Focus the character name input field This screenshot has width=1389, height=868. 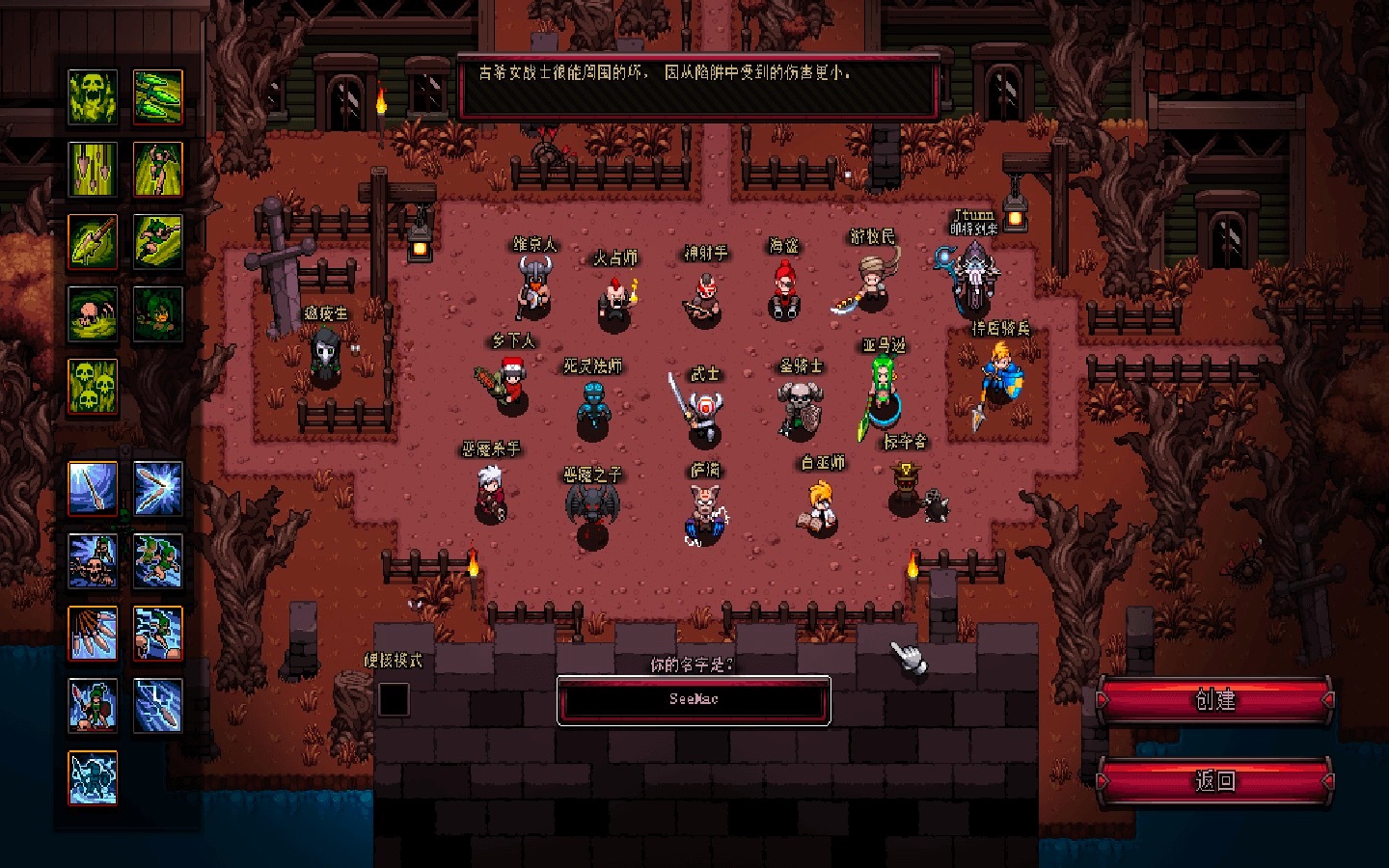pos(694,699)
